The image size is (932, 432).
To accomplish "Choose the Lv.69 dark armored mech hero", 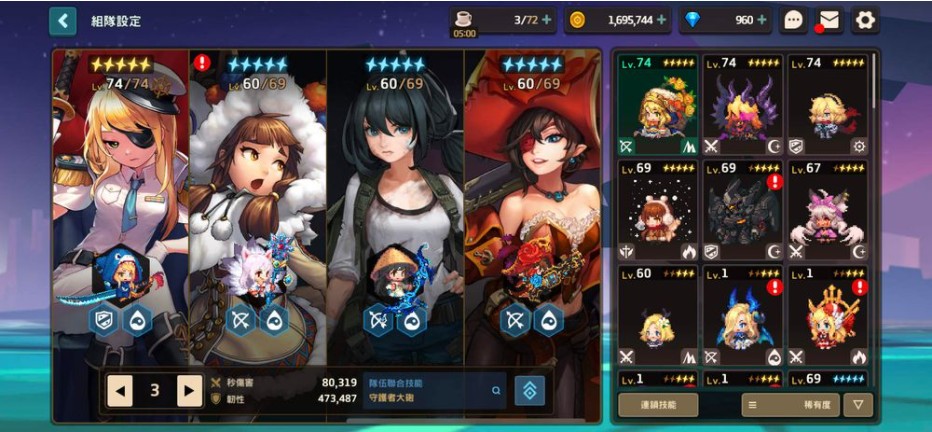I will point(742,211).
